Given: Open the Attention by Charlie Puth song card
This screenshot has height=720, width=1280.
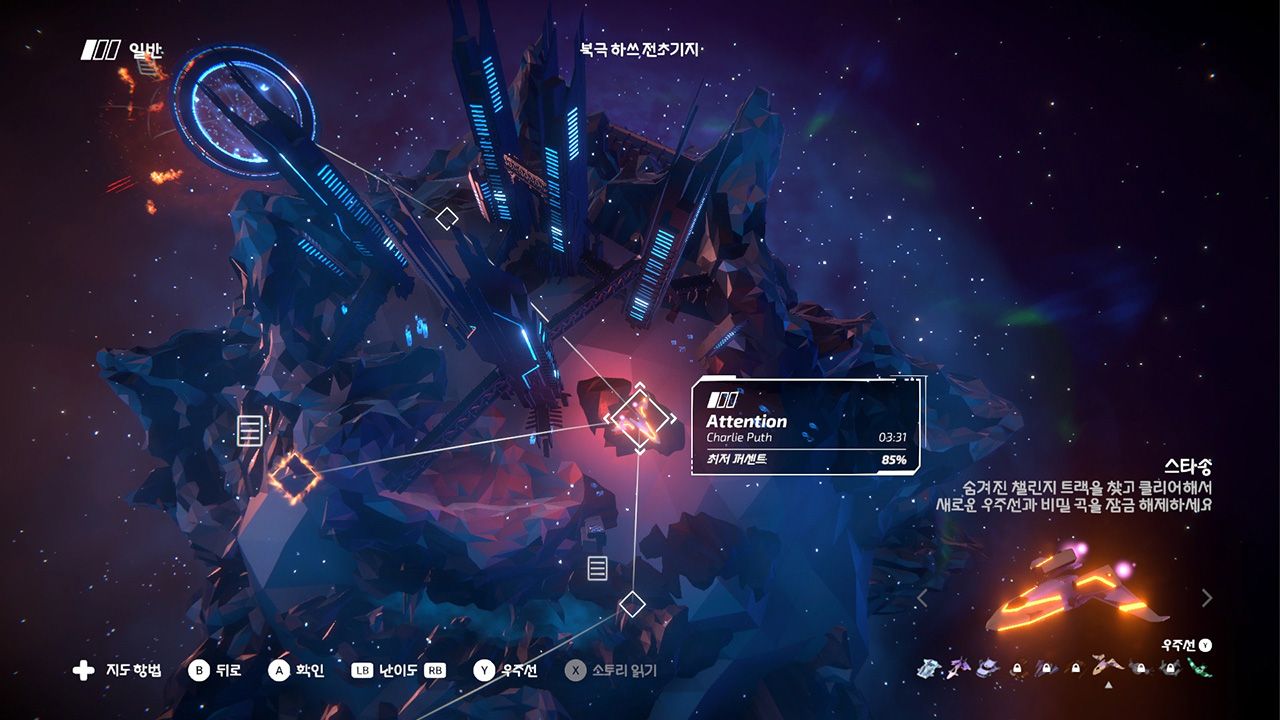Looking at the screenshot, I should click(x=806, y=427).
